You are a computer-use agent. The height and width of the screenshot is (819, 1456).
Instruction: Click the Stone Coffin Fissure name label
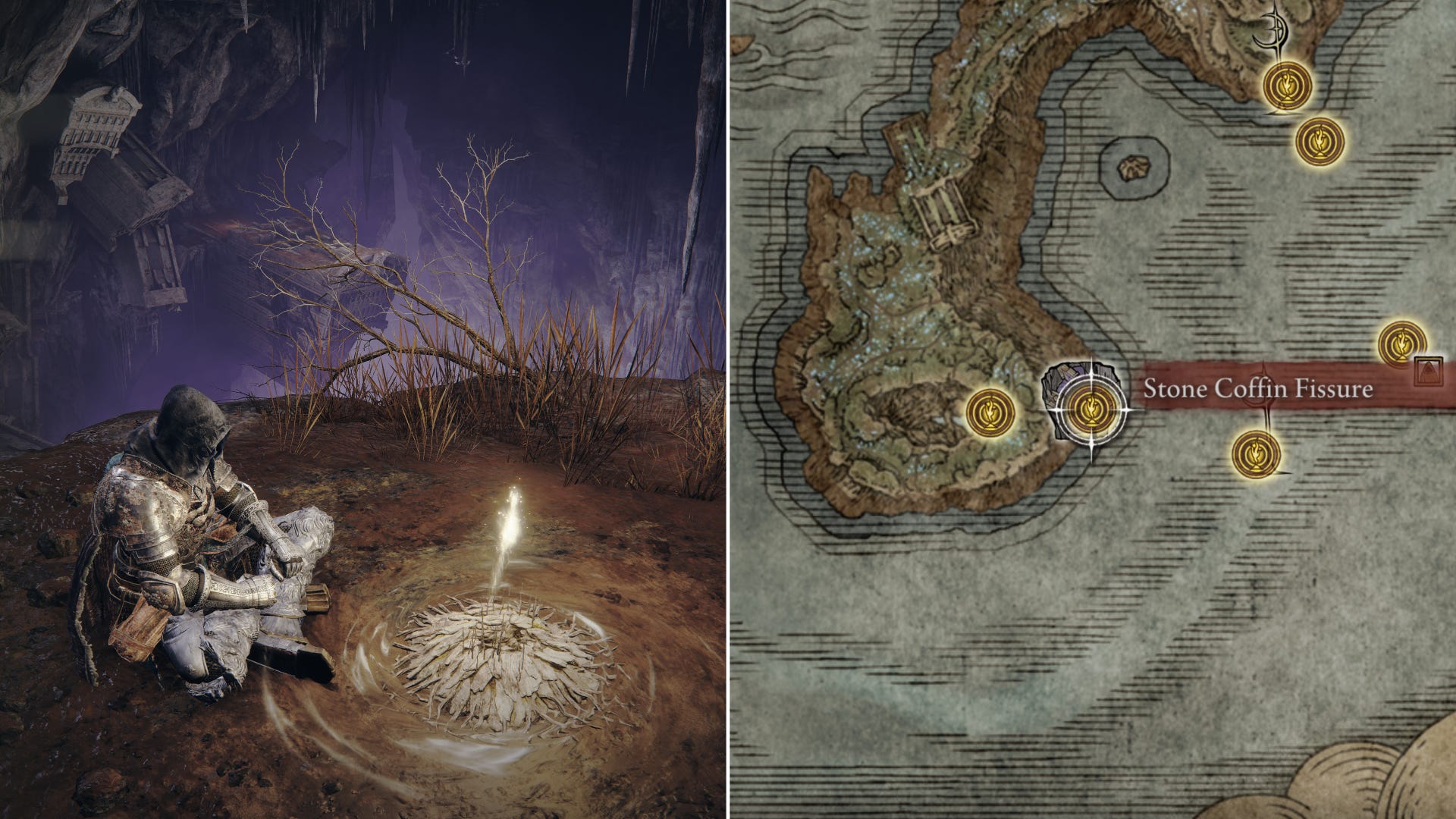point(1257,390)
